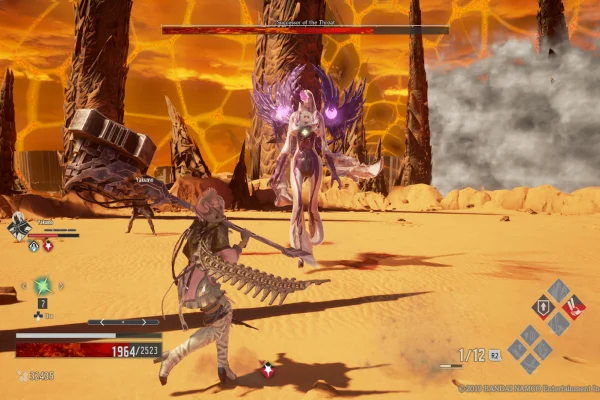
Task: Click the blue droplet buff icon
Action: 32,246
